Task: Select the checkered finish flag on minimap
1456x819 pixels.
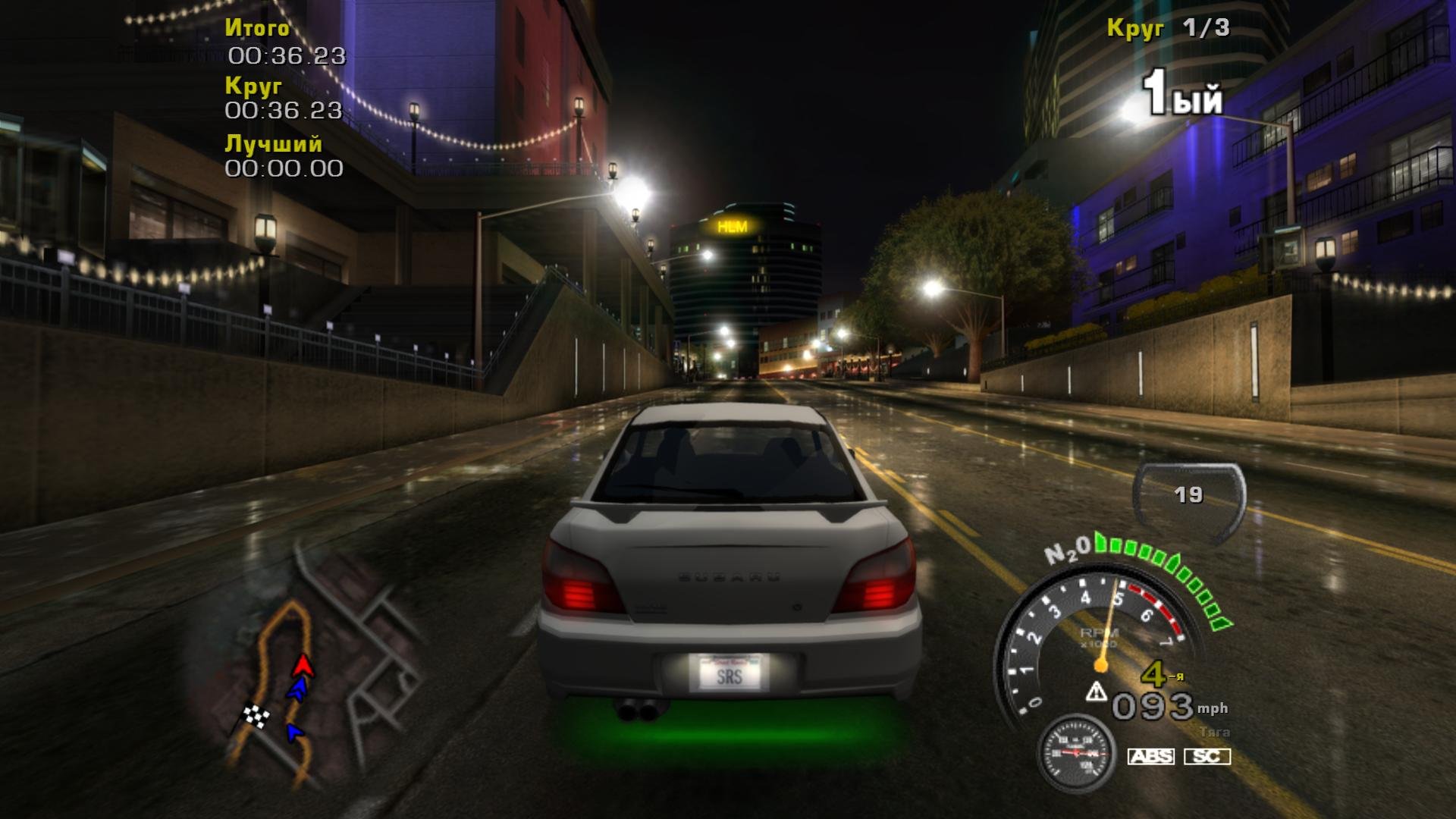Action: (256, 715)
